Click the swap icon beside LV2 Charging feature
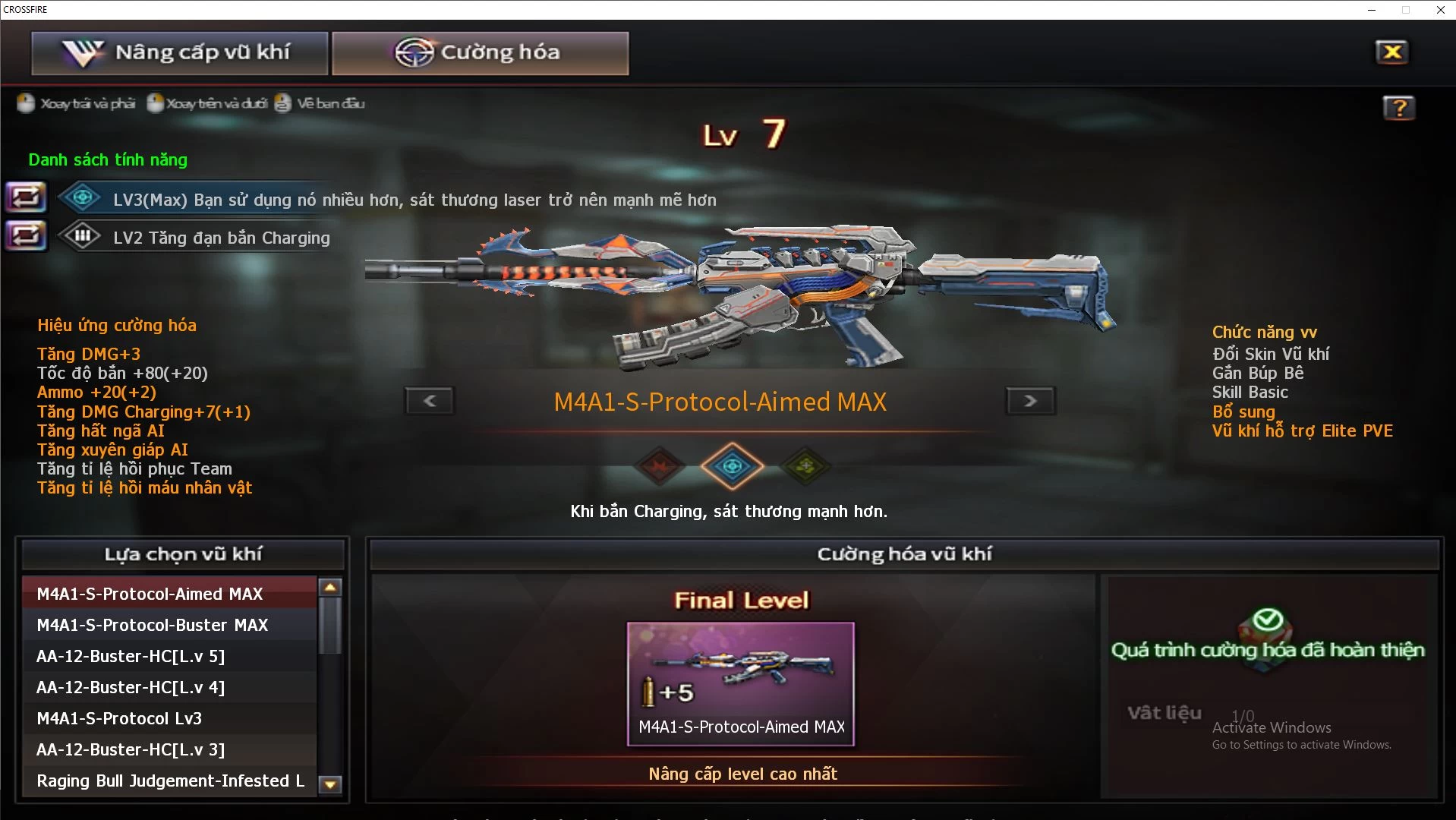This screenshot has width=1456, height=820. tap(26, 236)
